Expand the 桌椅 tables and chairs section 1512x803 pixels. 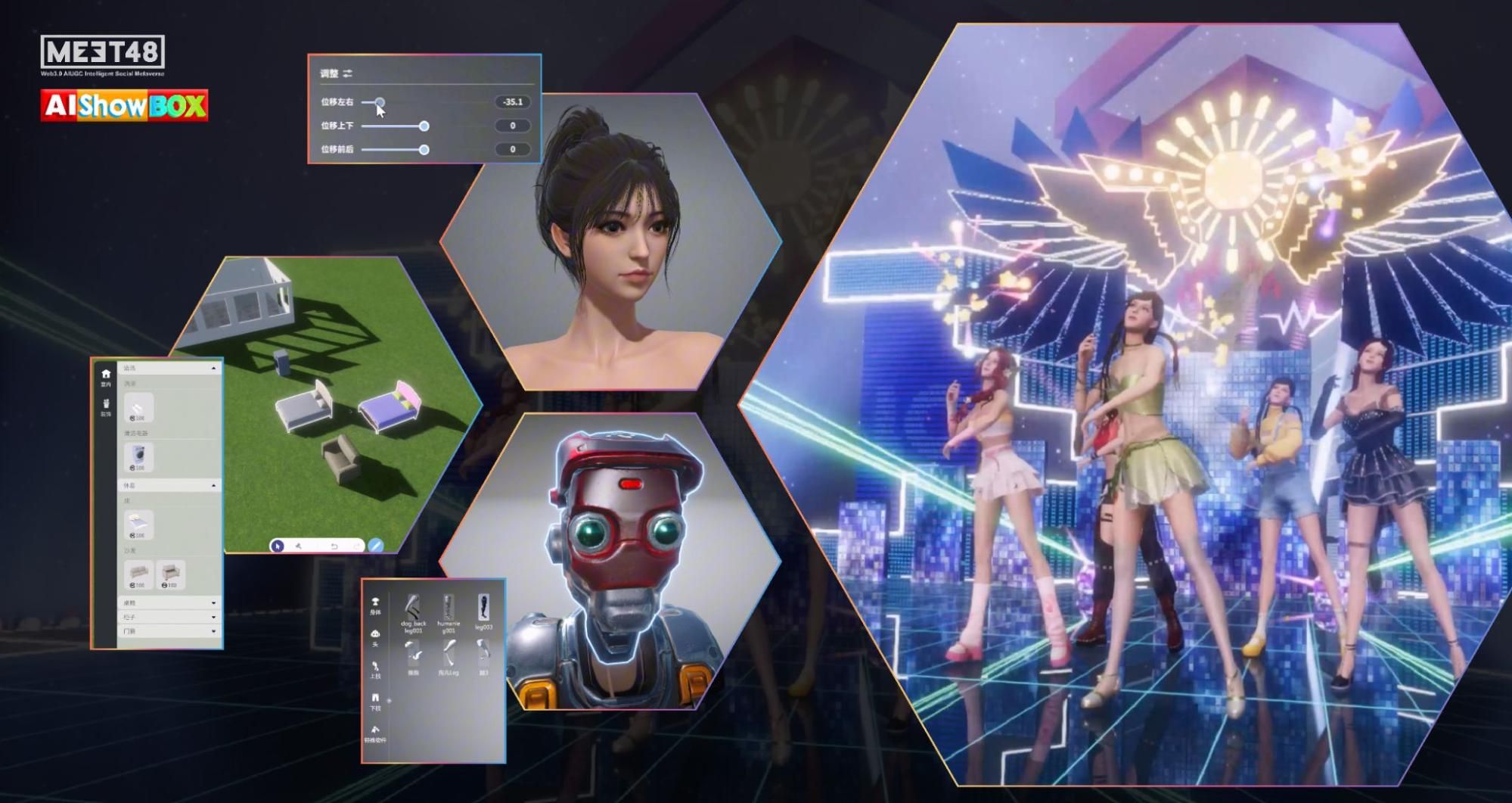pos(213,602)
